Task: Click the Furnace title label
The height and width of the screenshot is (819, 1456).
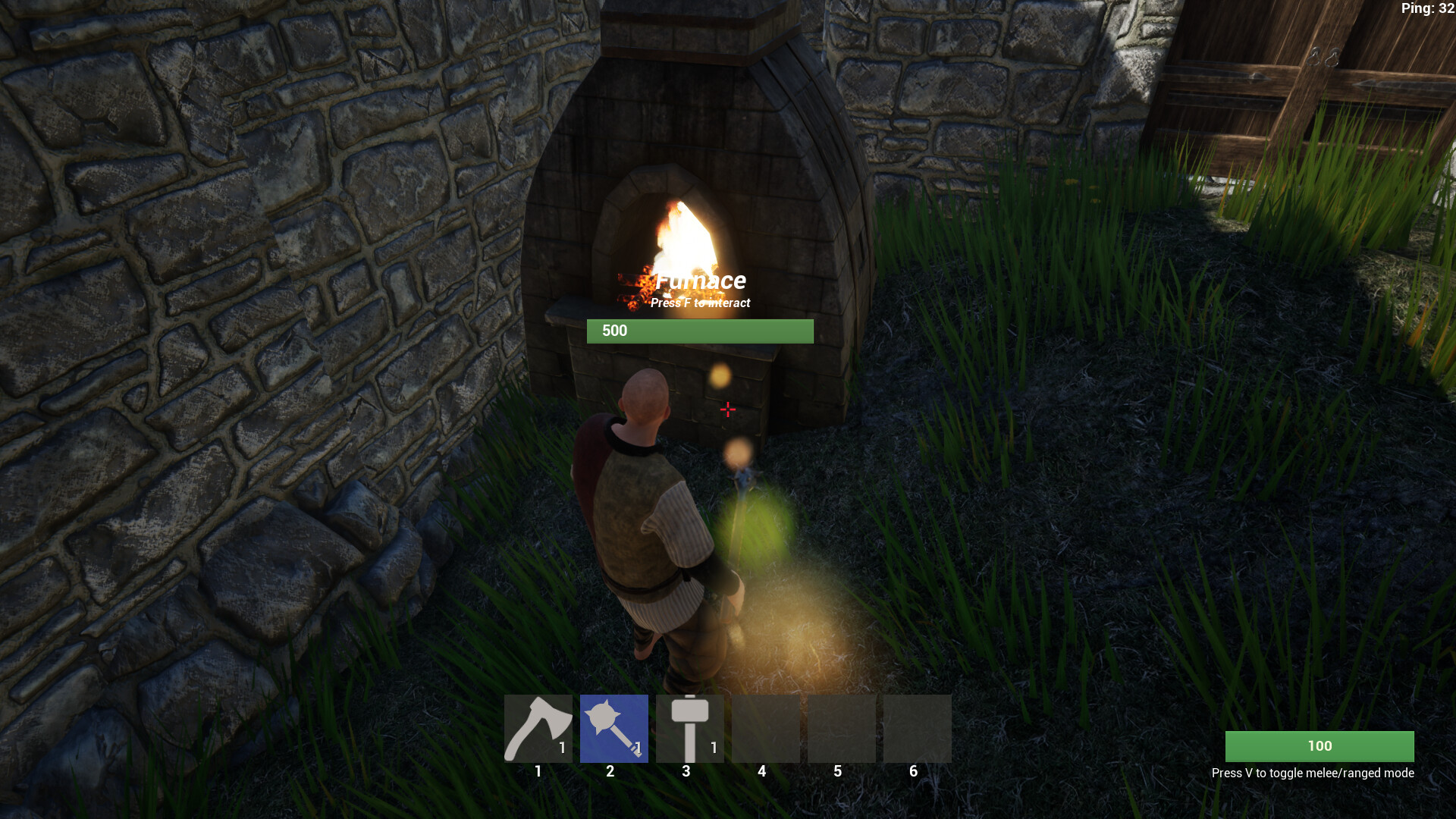Action: [x=701, y=280]
